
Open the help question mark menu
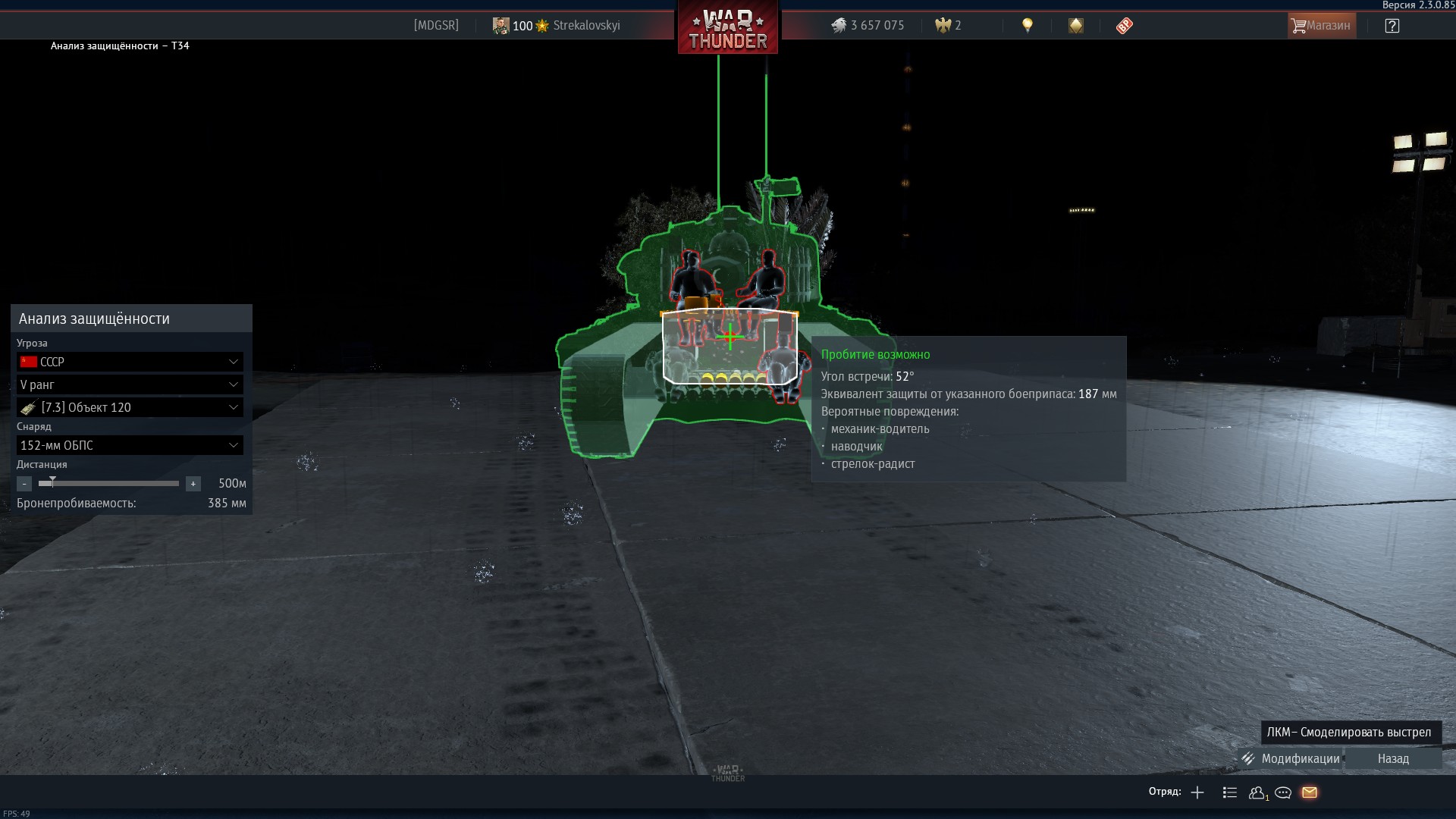(1392, 26)
